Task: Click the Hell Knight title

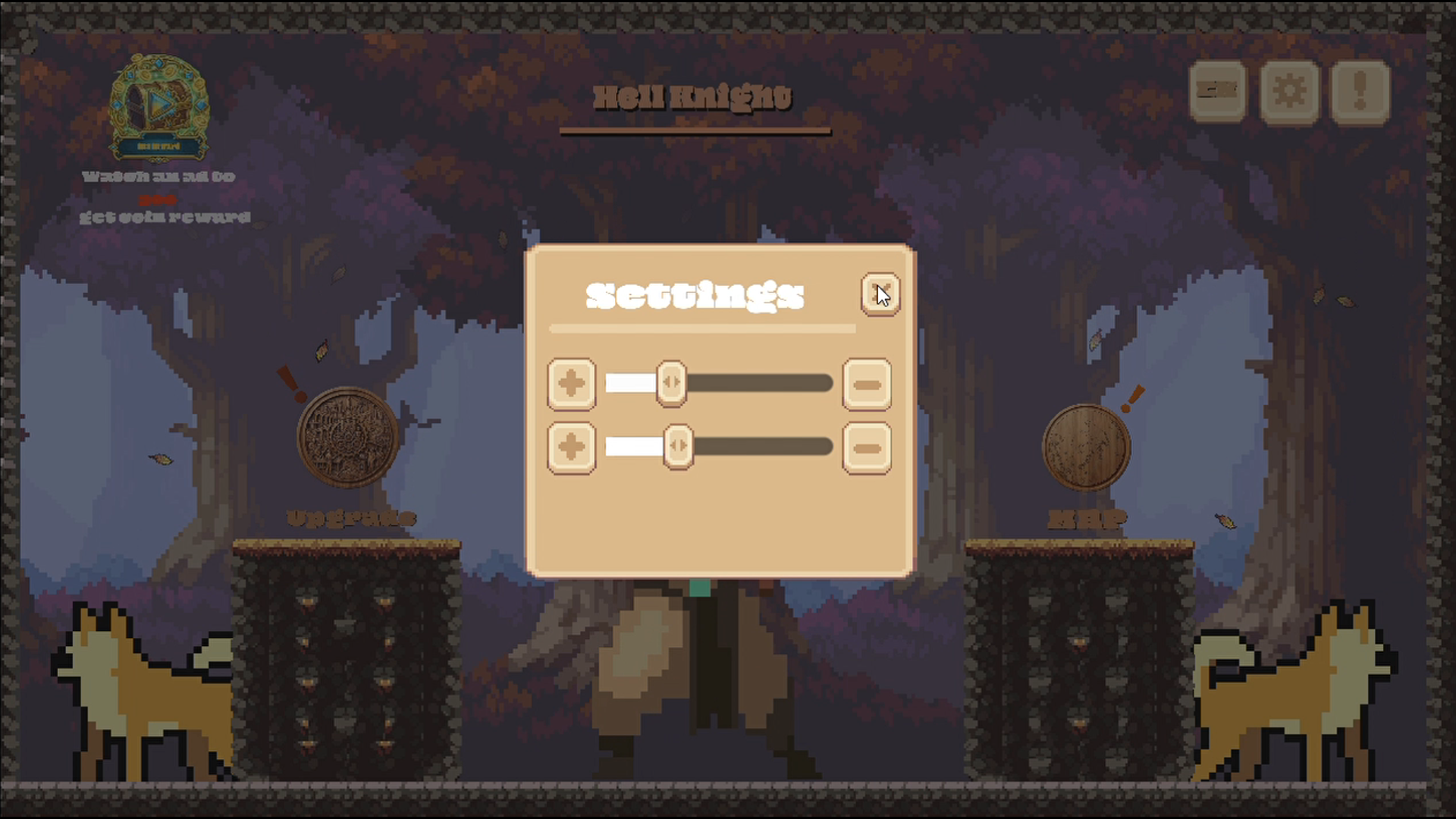Action: tap(692, 96)
